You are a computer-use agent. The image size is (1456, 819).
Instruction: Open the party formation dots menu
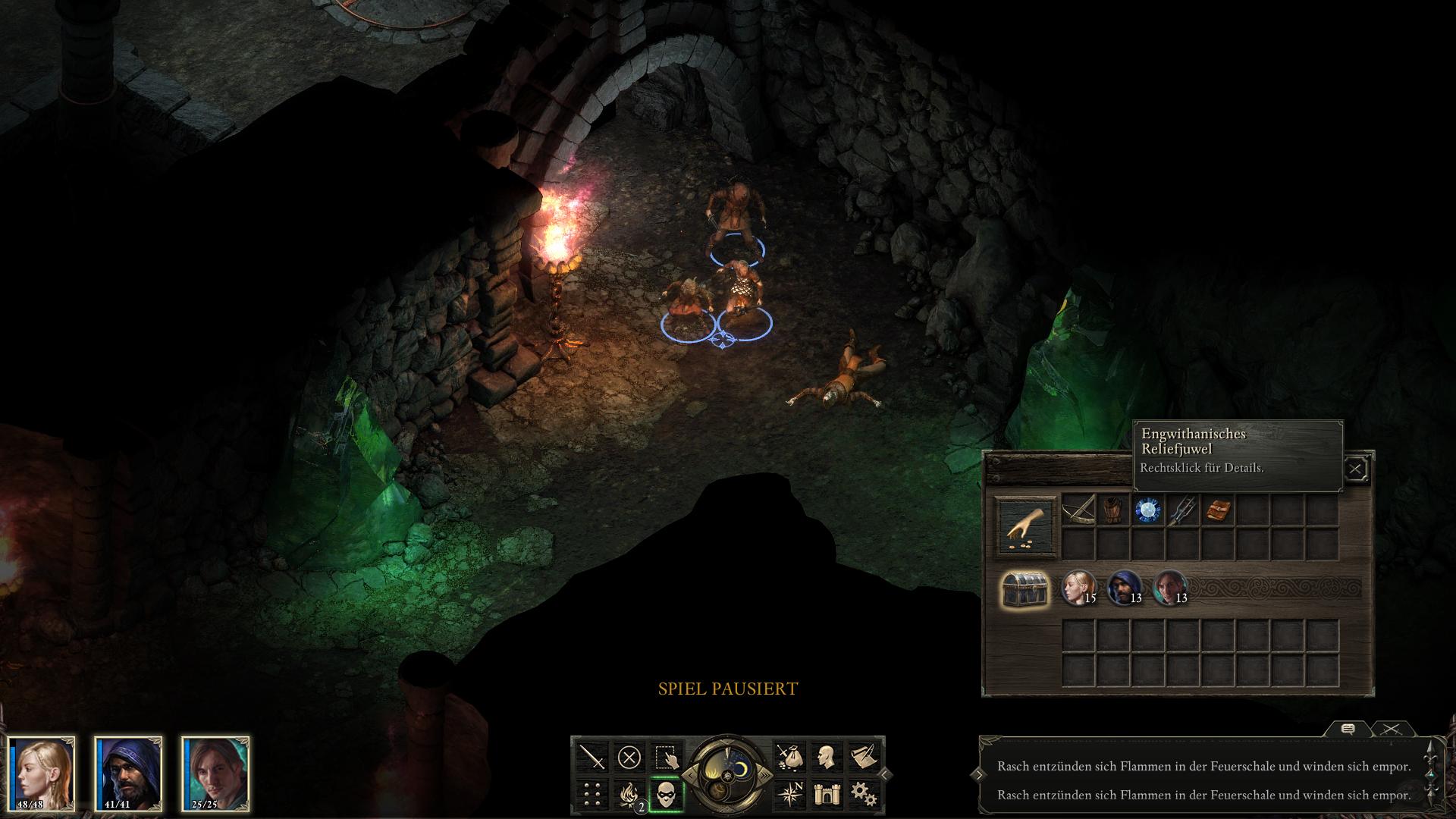point(592,794)
